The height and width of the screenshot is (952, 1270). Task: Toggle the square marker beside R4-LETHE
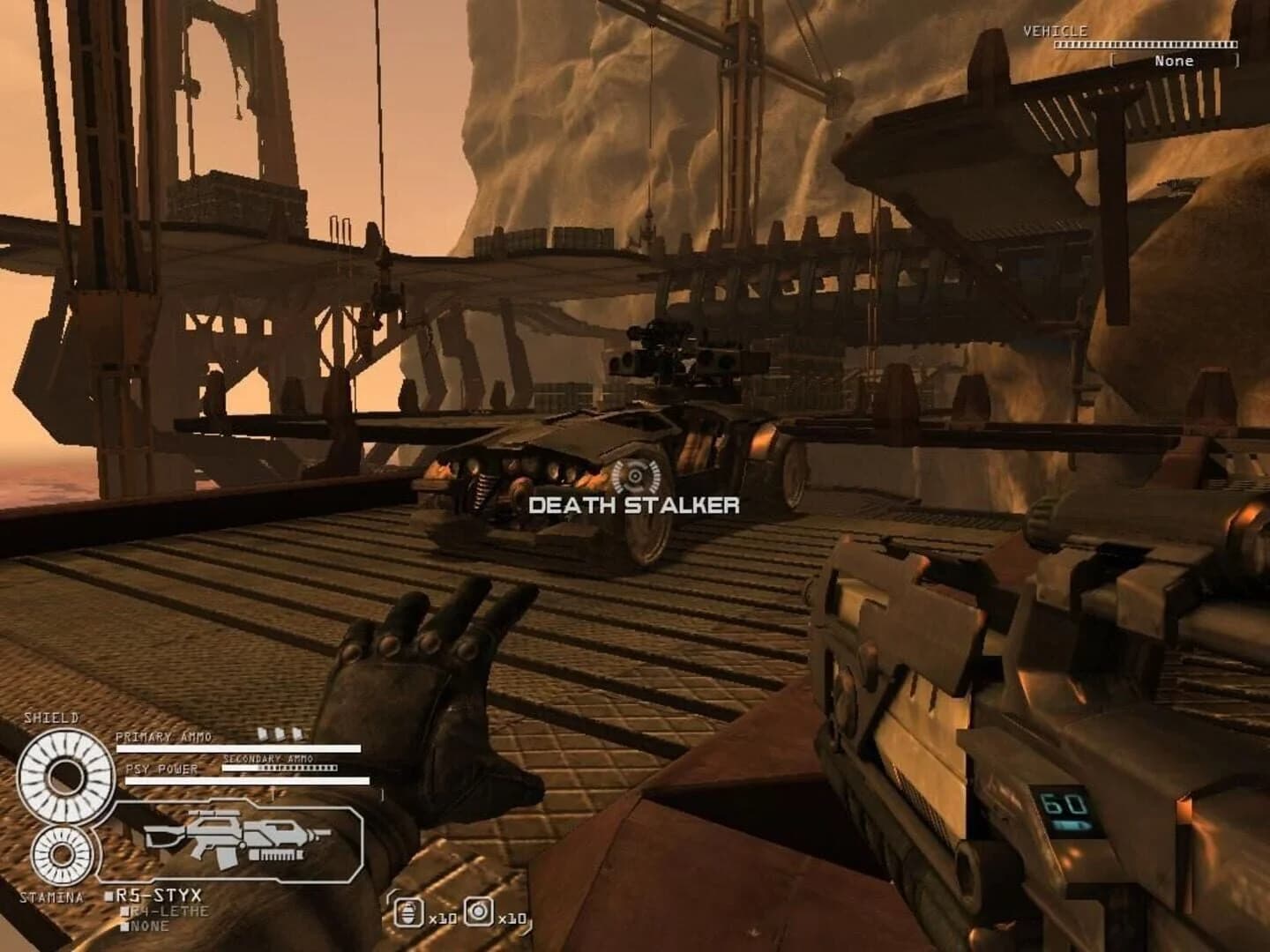(x=125, y=913)
